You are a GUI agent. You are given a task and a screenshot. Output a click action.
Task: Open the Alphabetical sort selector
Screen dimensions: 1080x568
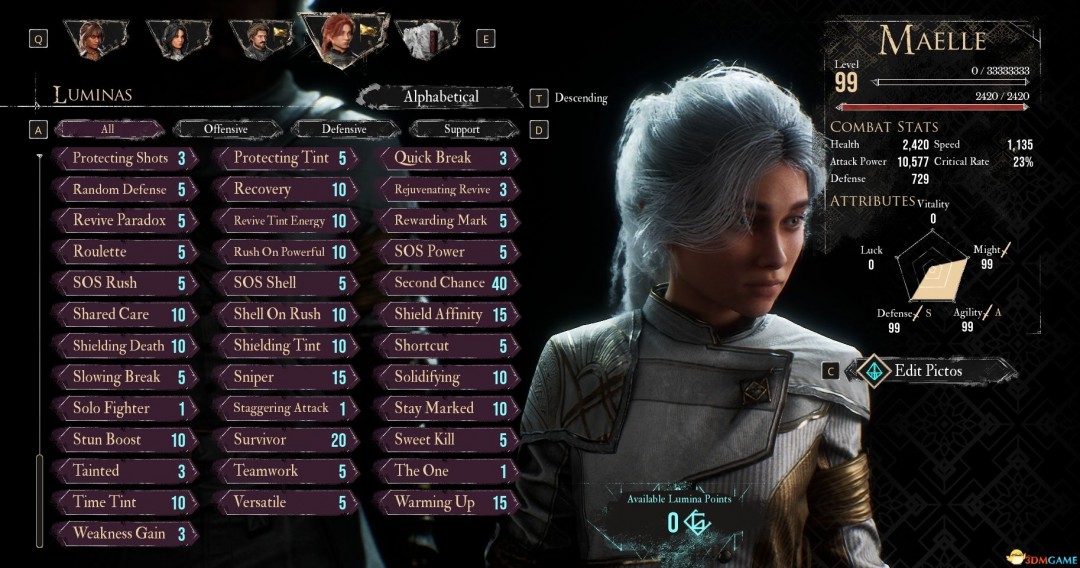click(x=440, y=97)
